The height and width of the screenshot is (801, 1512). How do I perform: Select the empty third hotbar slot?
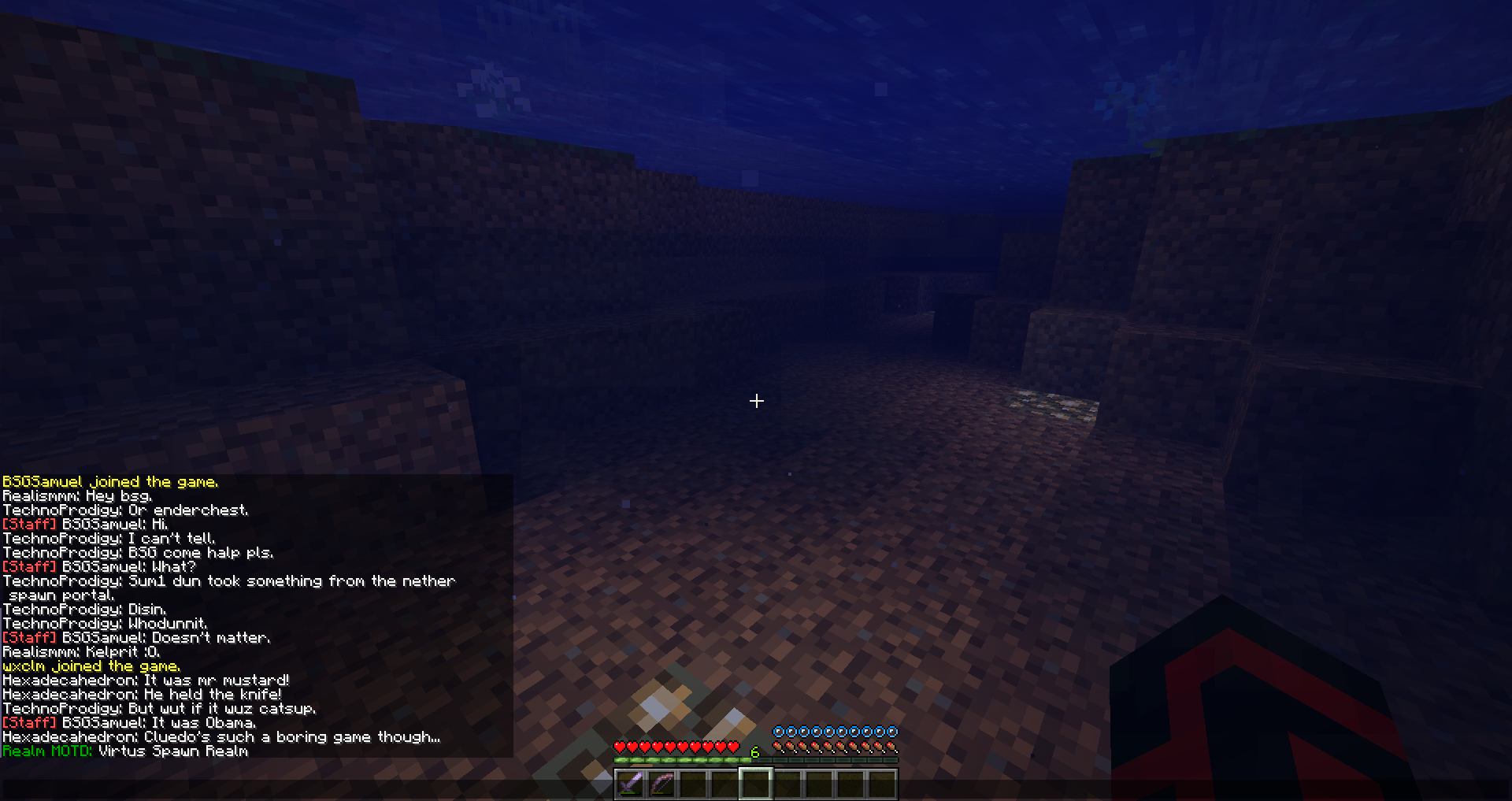click(x=695, y=782)
